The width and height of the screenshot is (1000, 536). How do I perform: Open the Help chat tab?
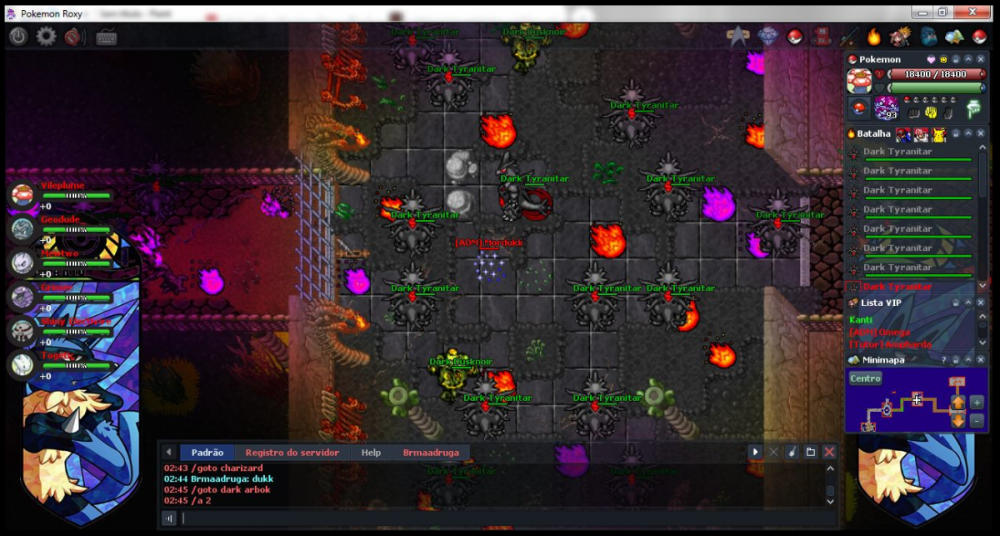tap(371, 453)
